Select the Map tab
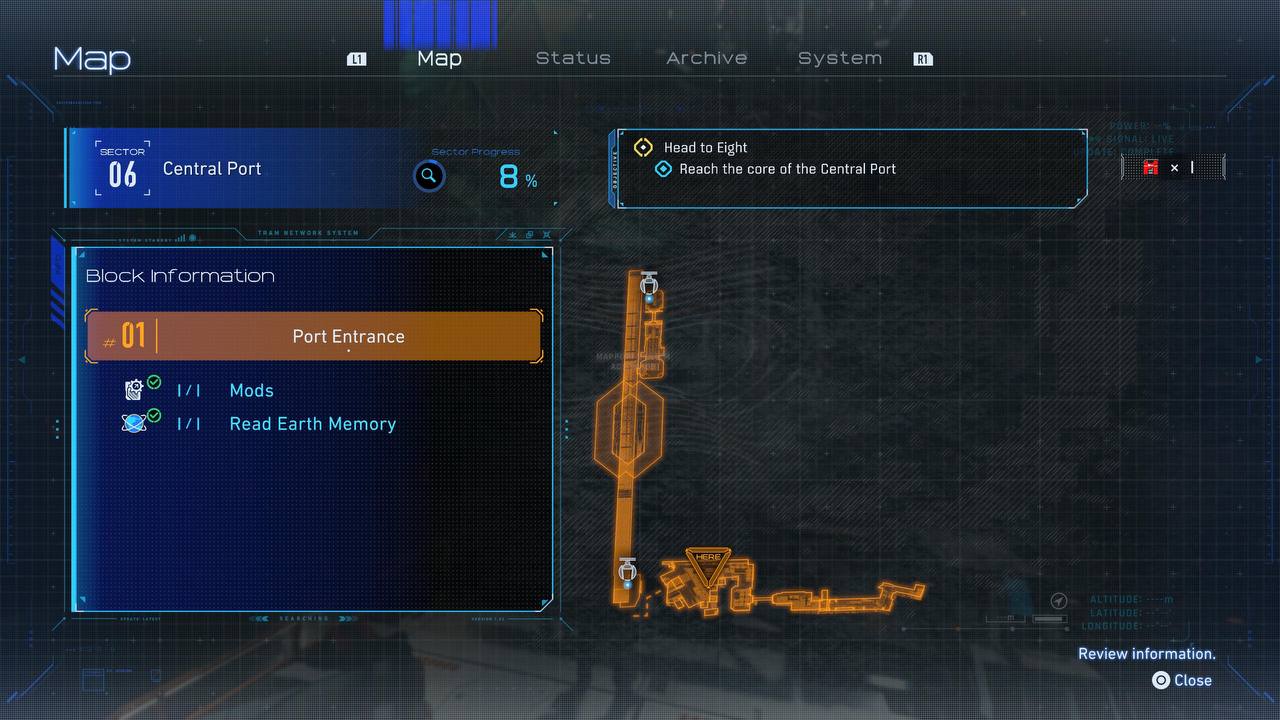Viewport: 1280px width, 720px height. (x=439, y=58)
